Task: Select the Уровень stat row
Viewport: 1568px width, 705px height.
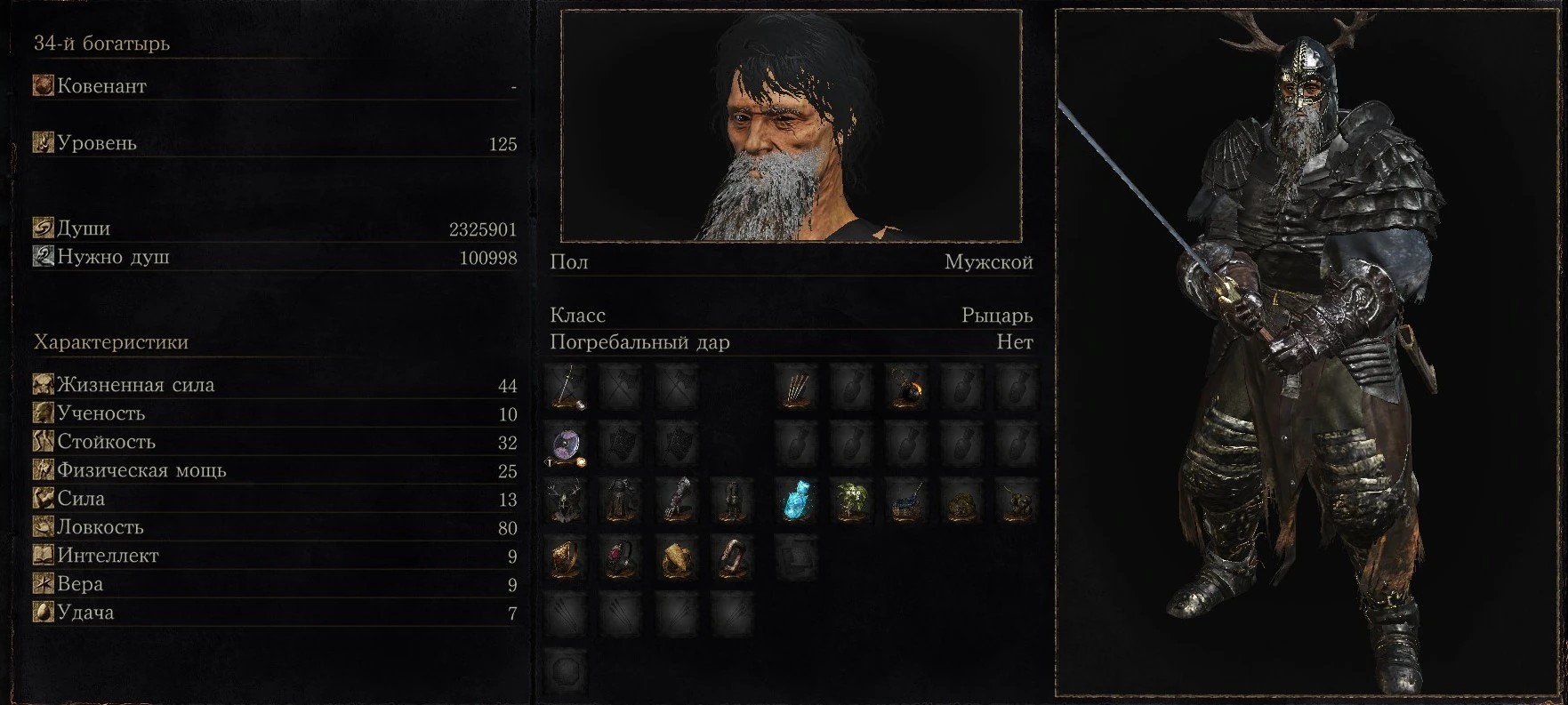Action: 274,143
